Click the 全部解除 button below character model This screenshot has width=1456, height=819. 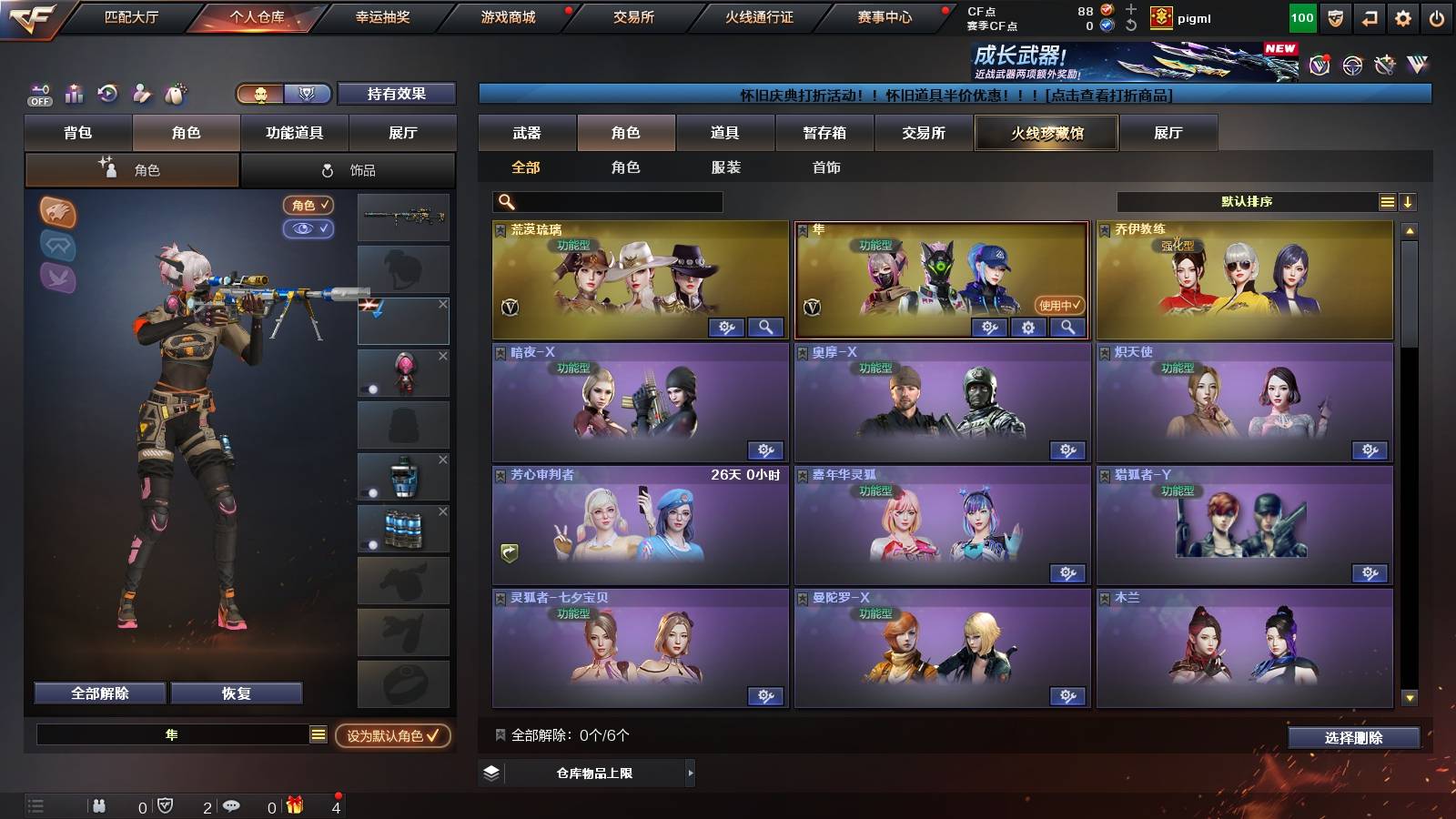pos(98,693)
